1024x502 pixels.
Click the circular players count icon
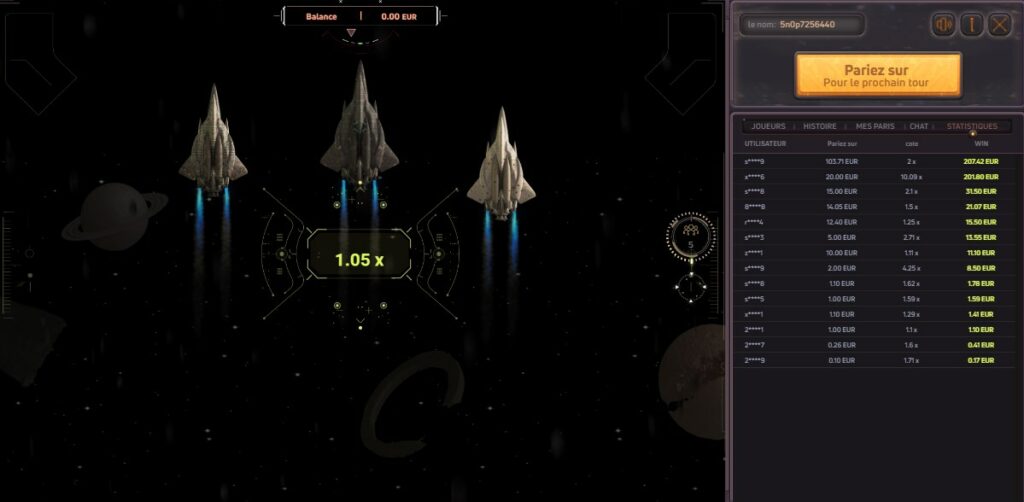(x=691, y=236)
